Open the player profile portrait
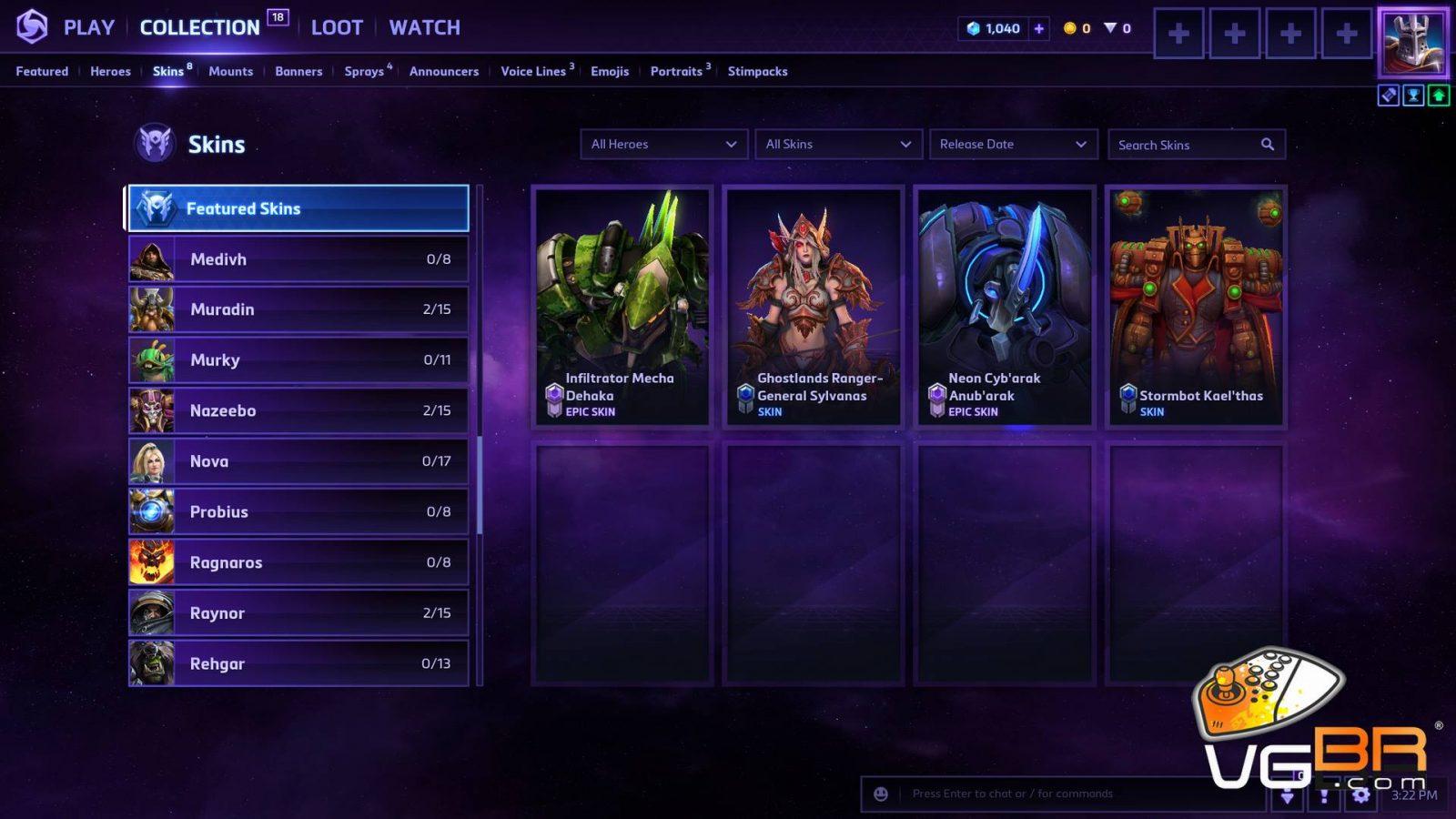Screen dimensions: 1456x819 coord(1412,42)
